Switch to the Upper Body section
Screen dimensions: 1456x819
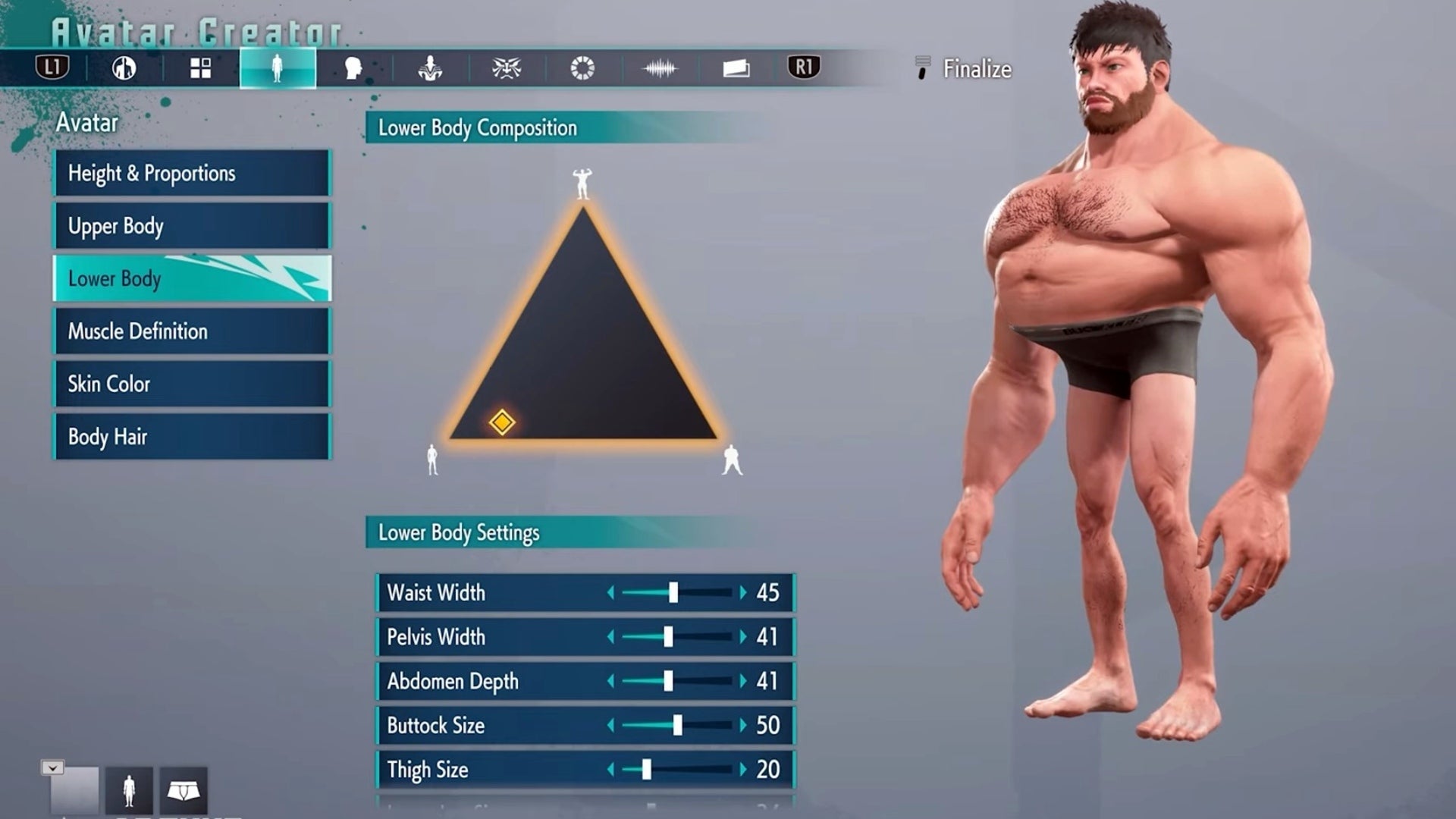190,225
